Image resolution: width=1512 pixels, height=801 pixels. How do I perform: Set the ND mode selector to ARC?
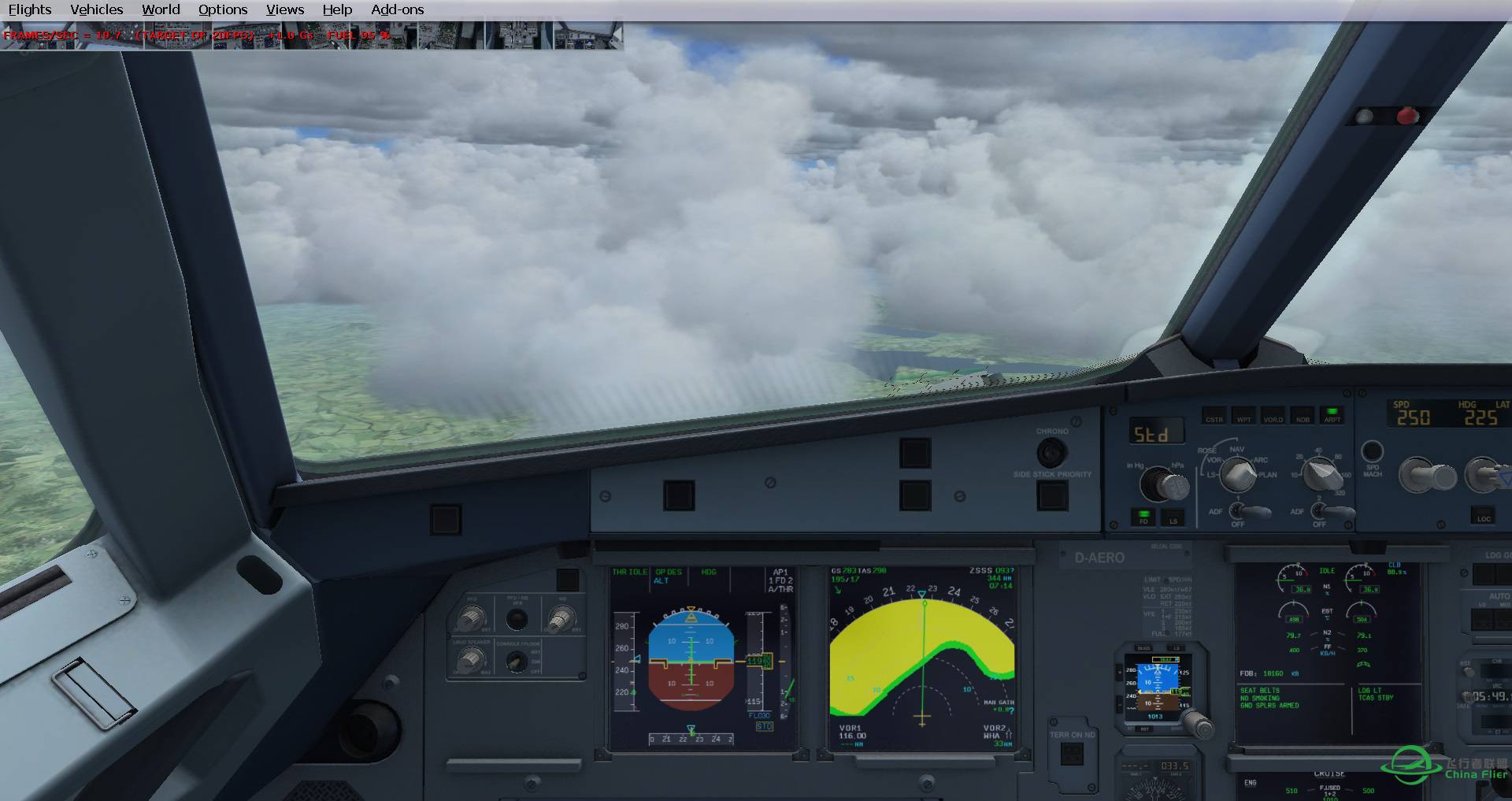point(1260,459)
